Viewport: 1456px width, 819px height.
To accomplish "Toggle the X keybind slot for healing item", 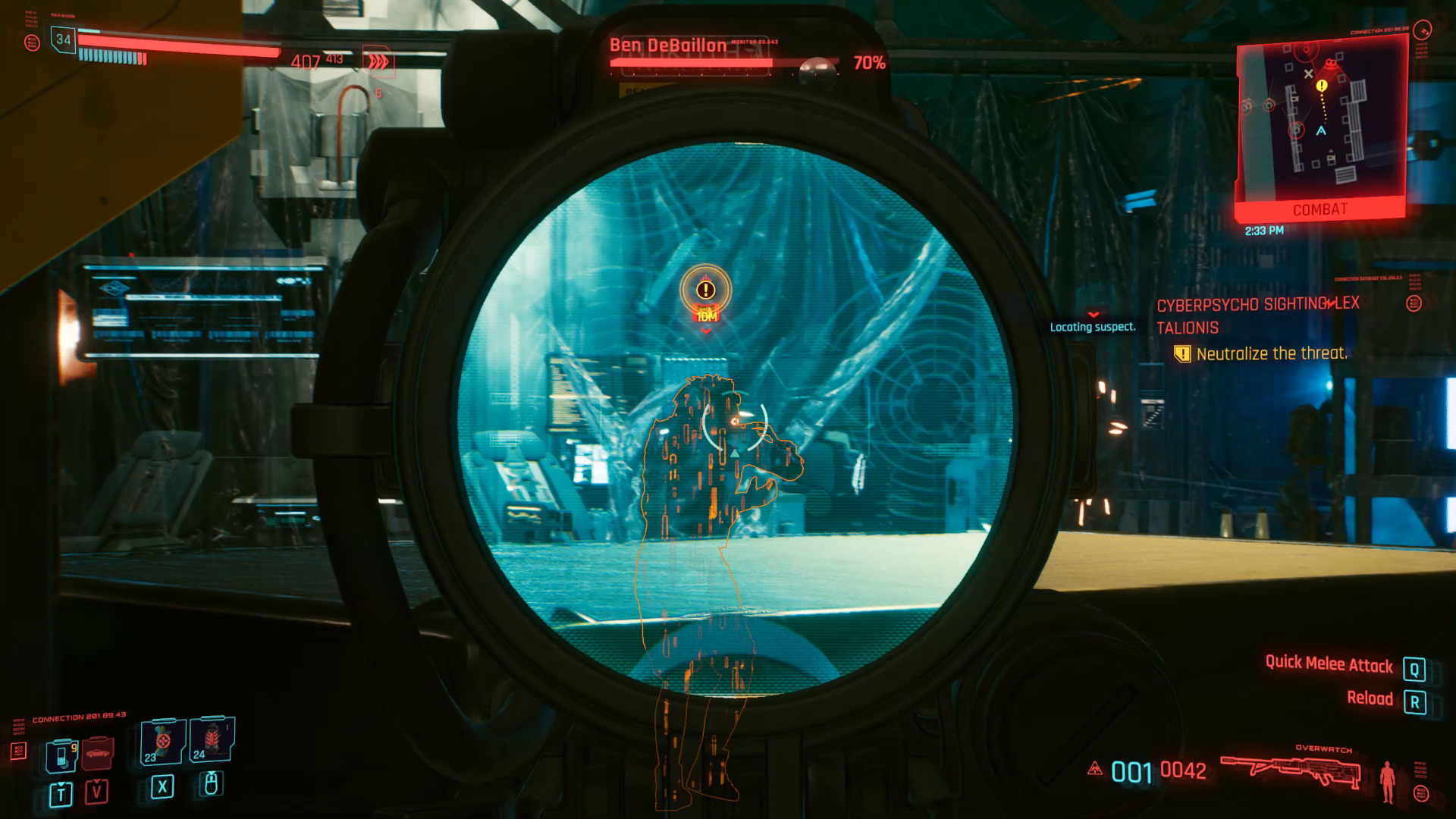I will point(162,789).
